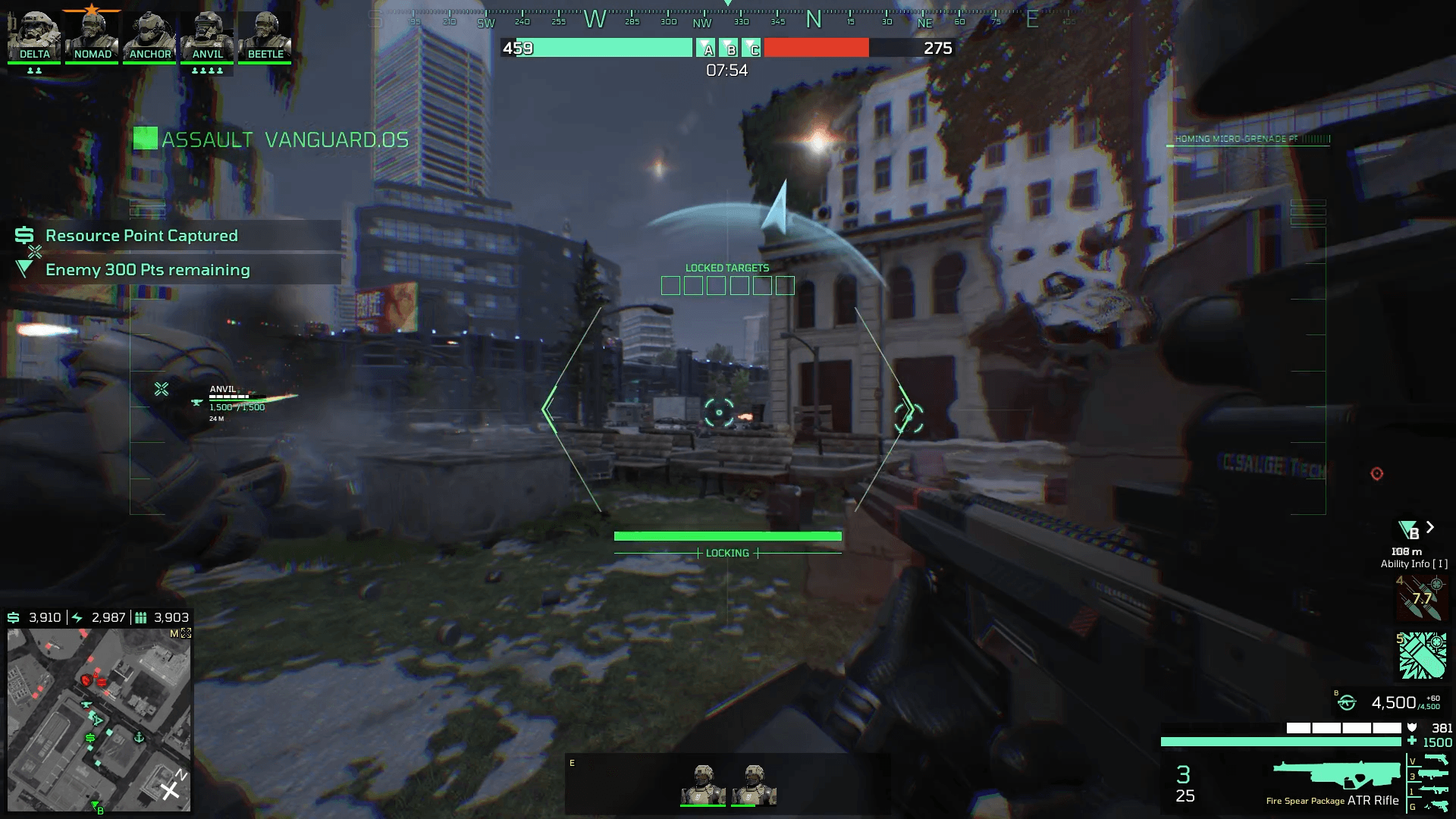The image size is (1456, 819).
Task: Select the DELTA squad member portrait
Action: 35,36
